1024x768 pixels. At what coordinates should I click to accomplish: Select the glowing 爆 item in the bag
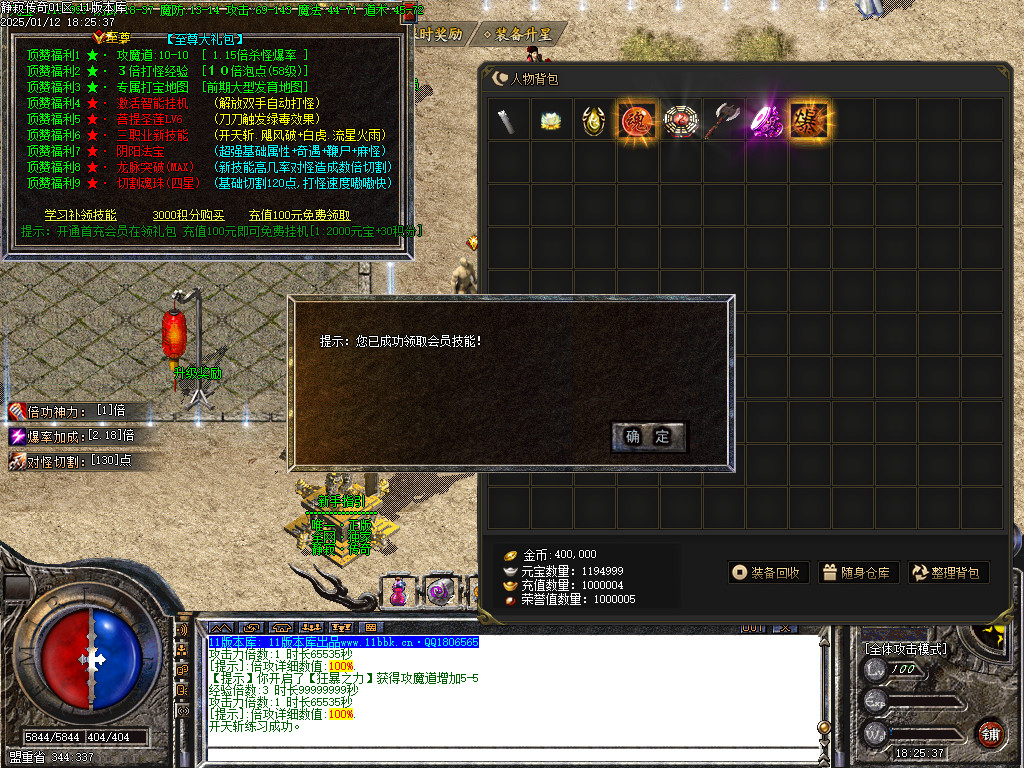pyautogui.click(x=809, y=120)
